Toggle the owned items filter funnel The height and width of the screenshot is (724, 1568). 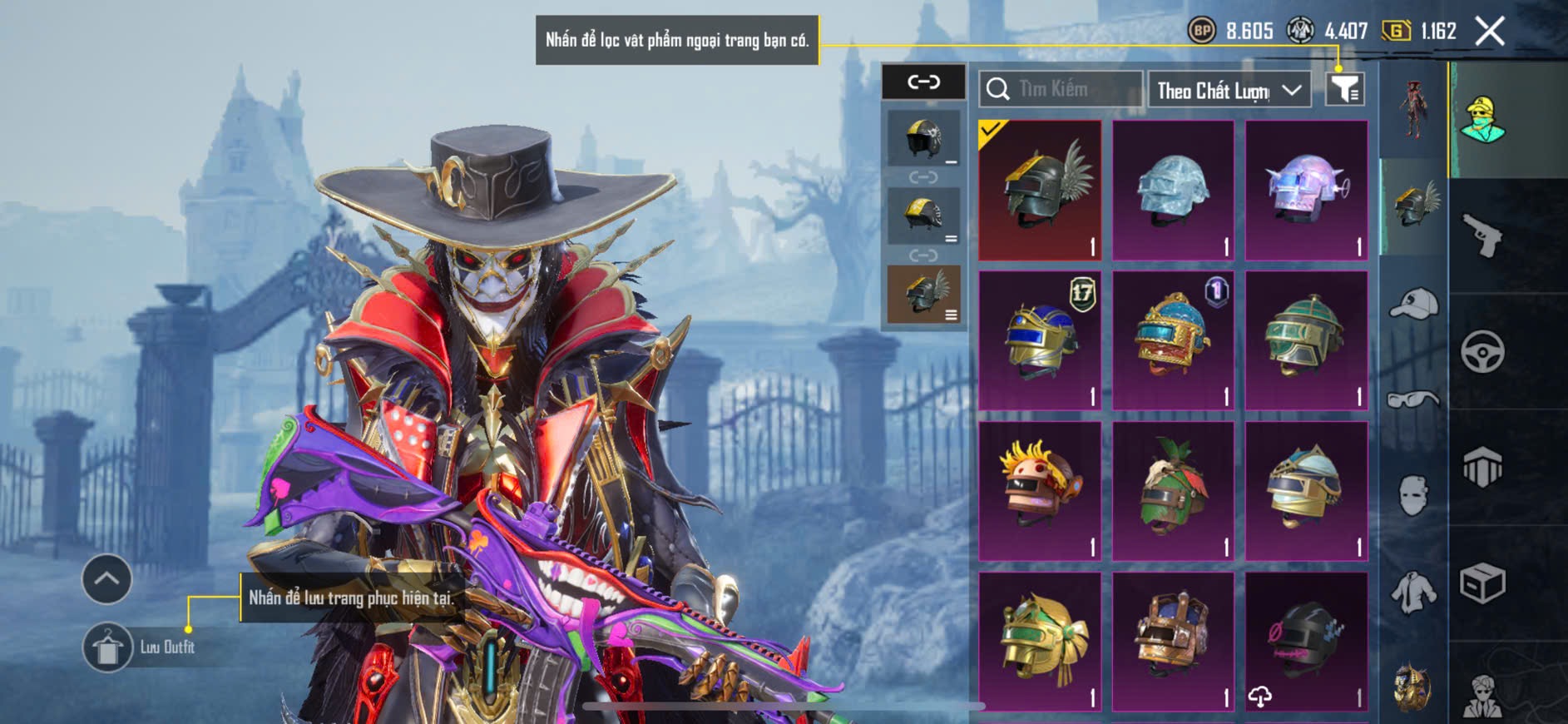[1344, 89]
